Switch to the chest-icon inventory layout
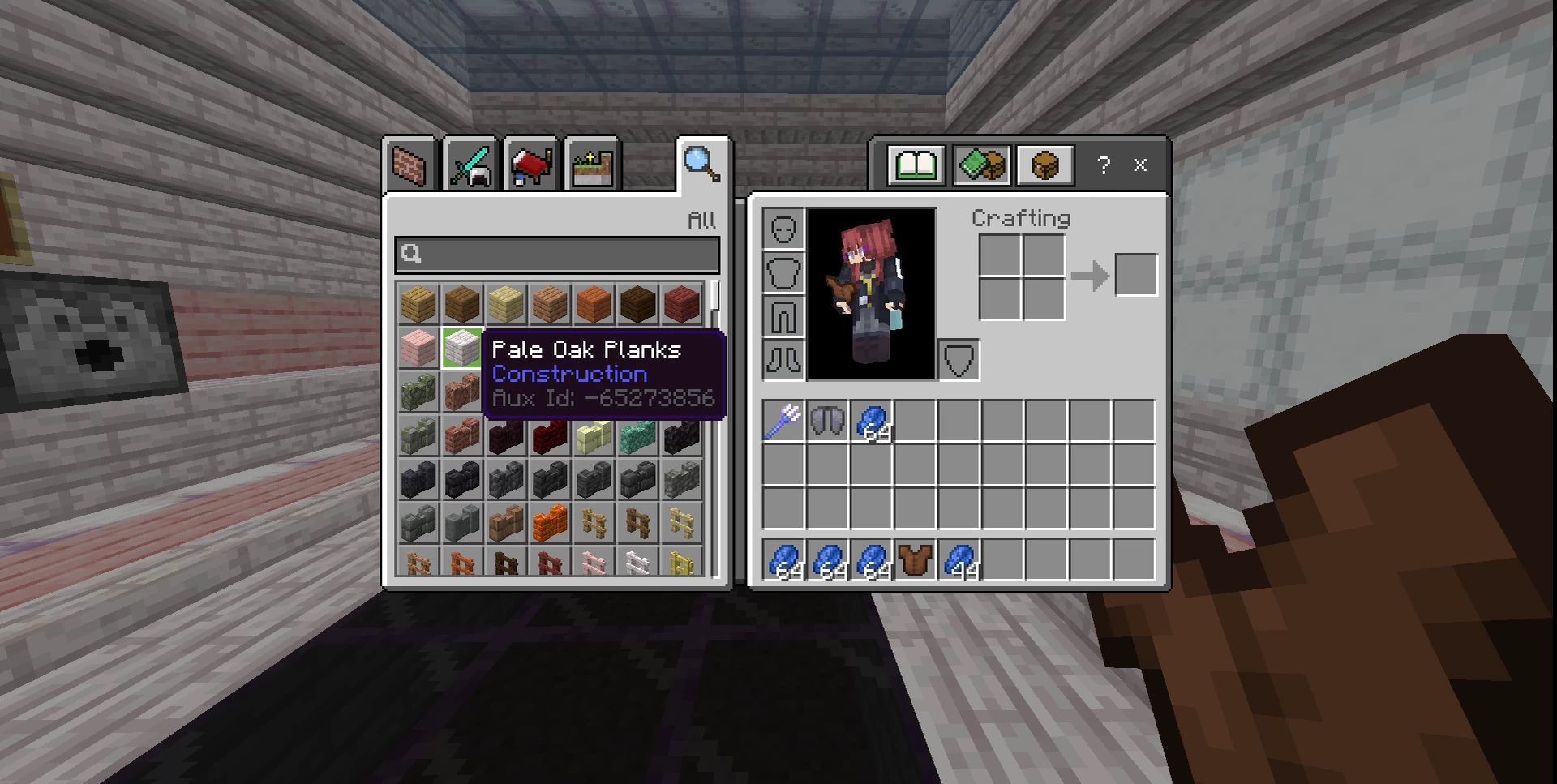The width and height of the screenshot is (1557, 784). (x=1045, y=165)
